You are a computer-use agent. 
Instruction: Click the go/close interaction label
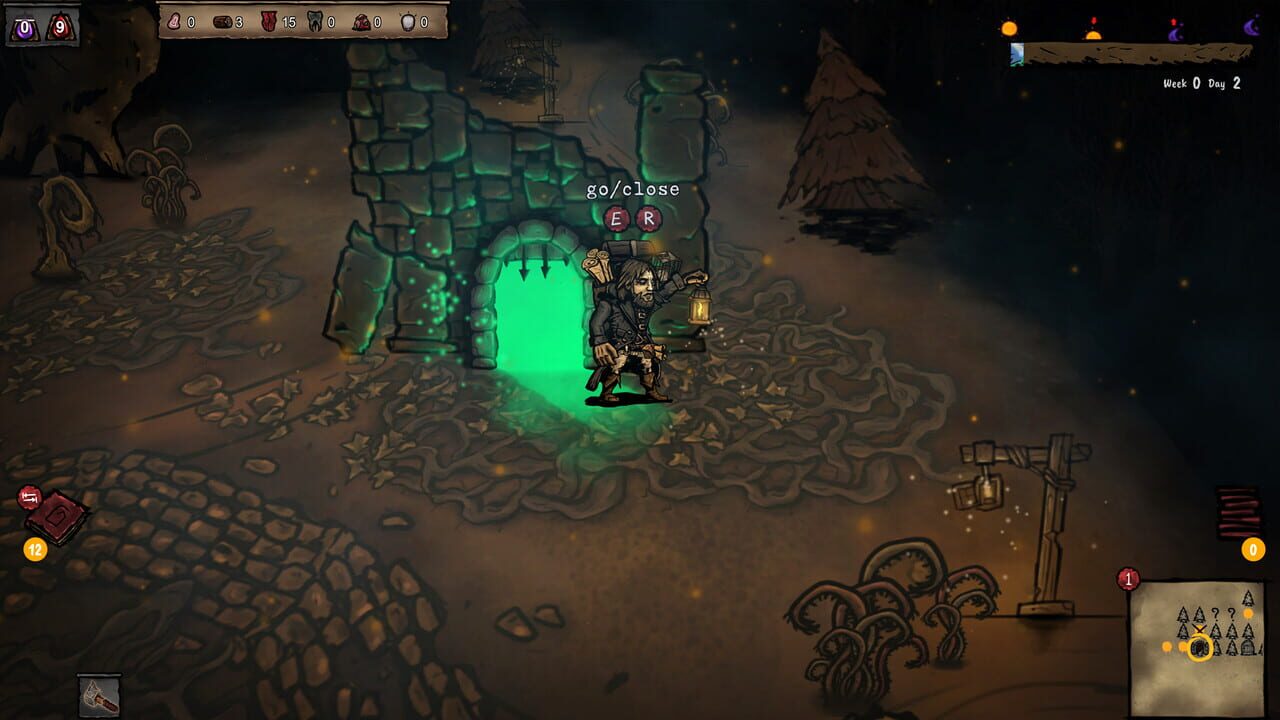633,188
